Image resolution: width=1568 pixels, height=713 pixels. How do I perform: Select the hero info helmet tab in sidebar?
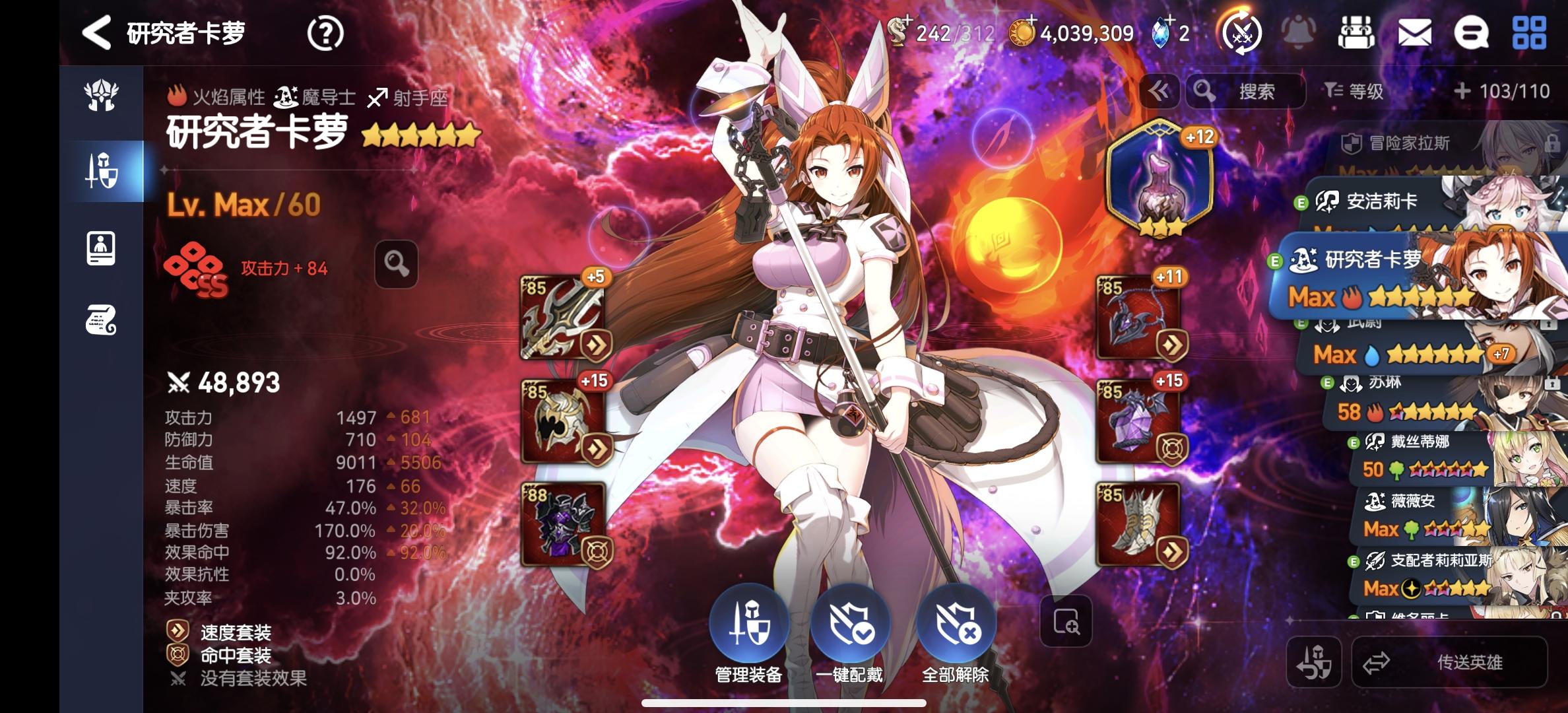point(100,96)
